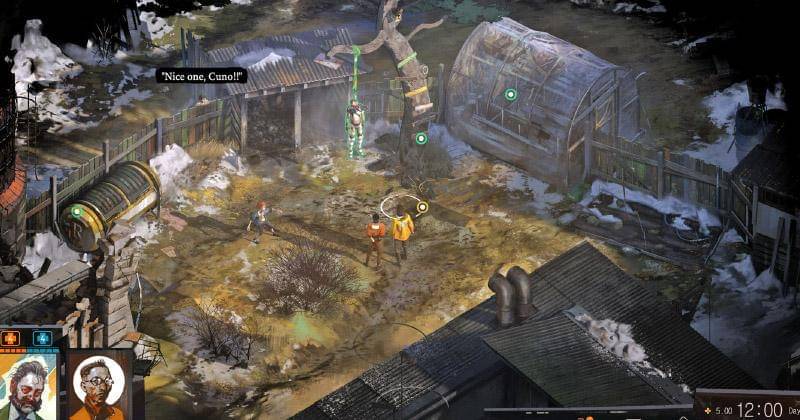Use the orange health healing button
The image size is (800, 420).
pos(14,338)
